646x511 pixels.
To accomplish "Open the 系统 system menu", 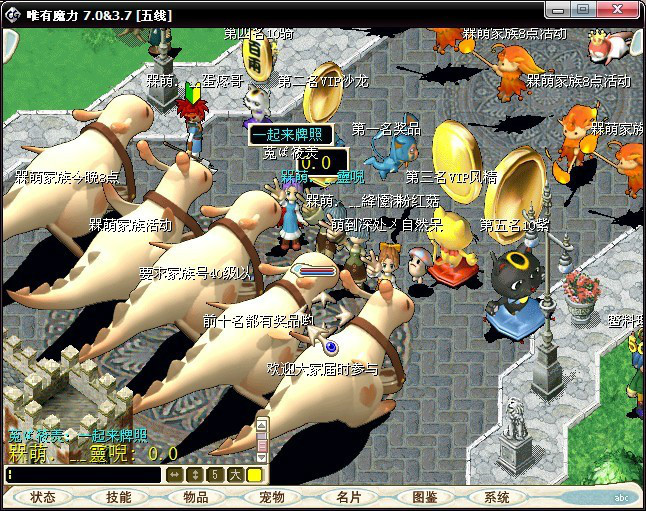I will (497, 497).
